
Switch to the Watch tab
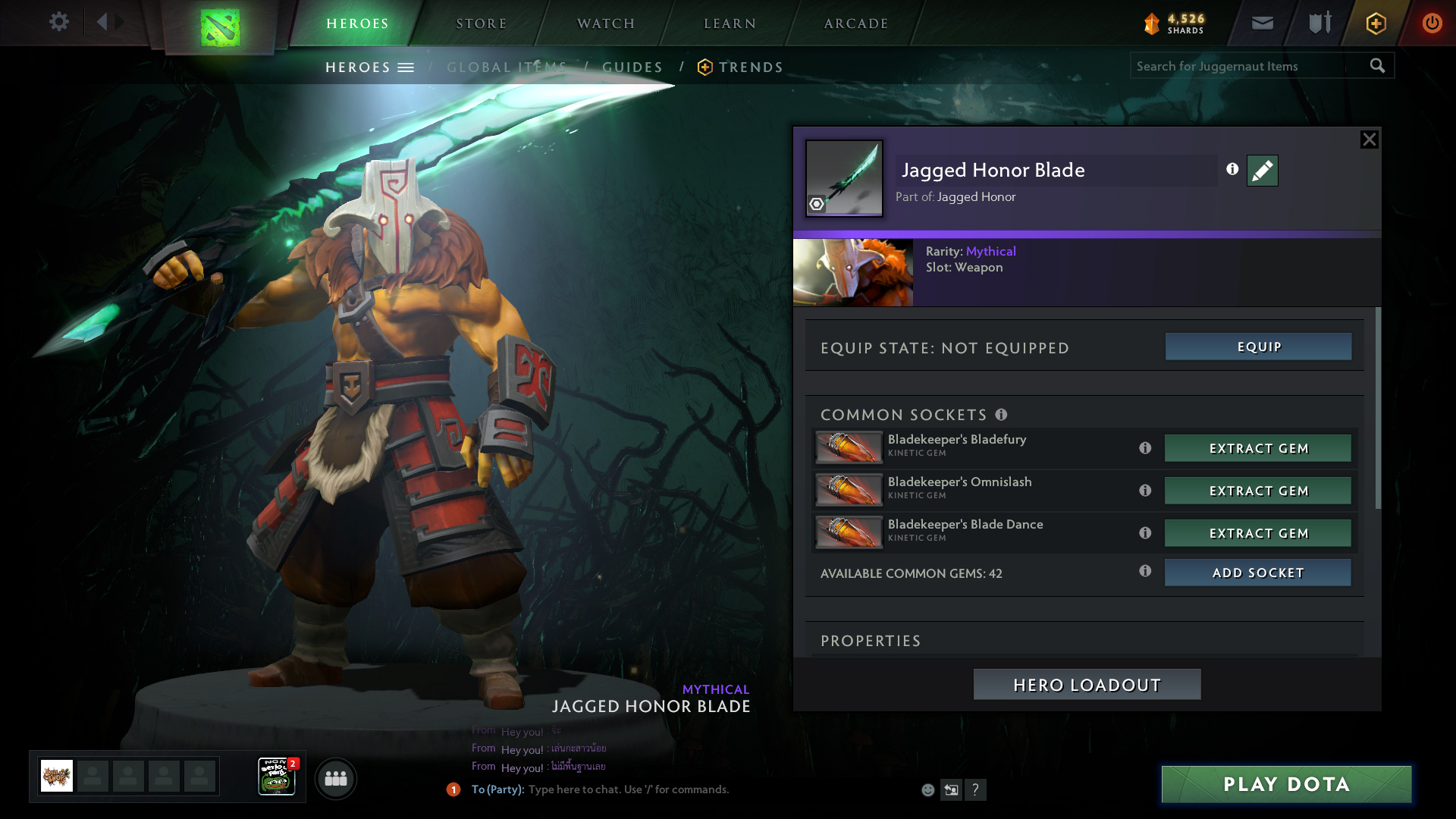coord(606,24)
